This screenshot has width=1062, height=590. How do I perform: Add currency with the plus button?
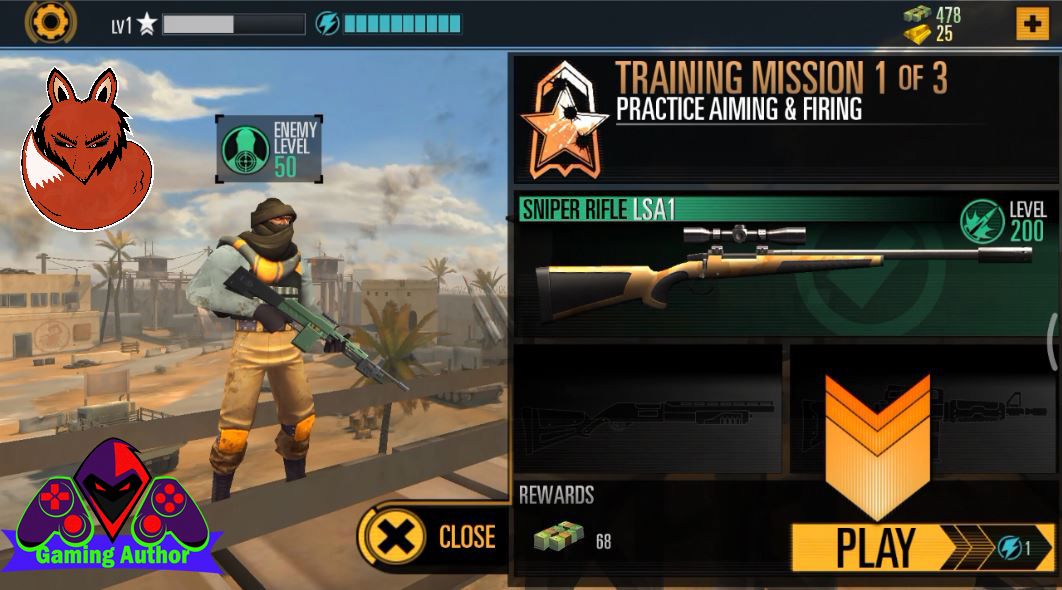1031,23
